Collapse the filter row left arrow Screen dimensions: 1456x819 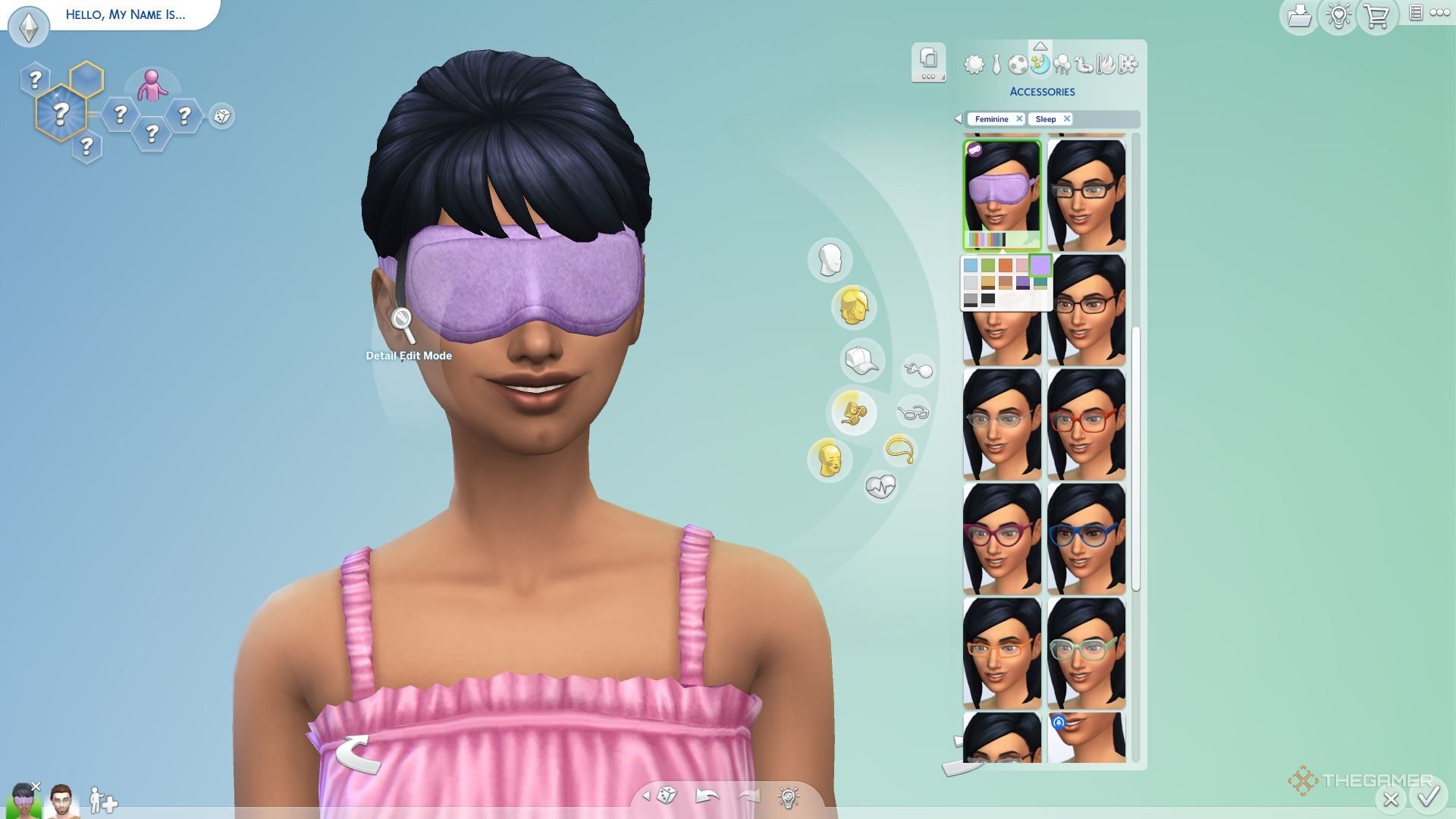(957, 119)
